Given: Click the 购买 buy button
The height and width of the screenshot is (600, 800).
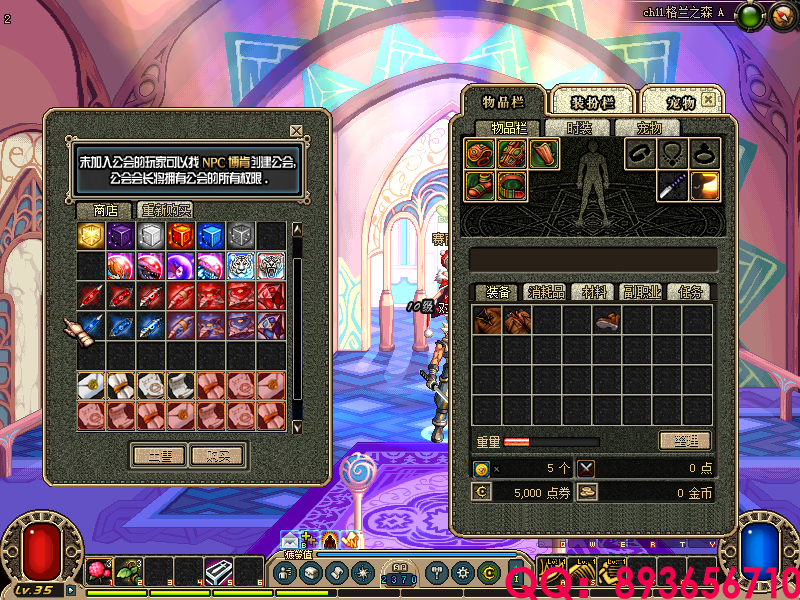Looking at the screenshot, I should click(x=217, y=455).
